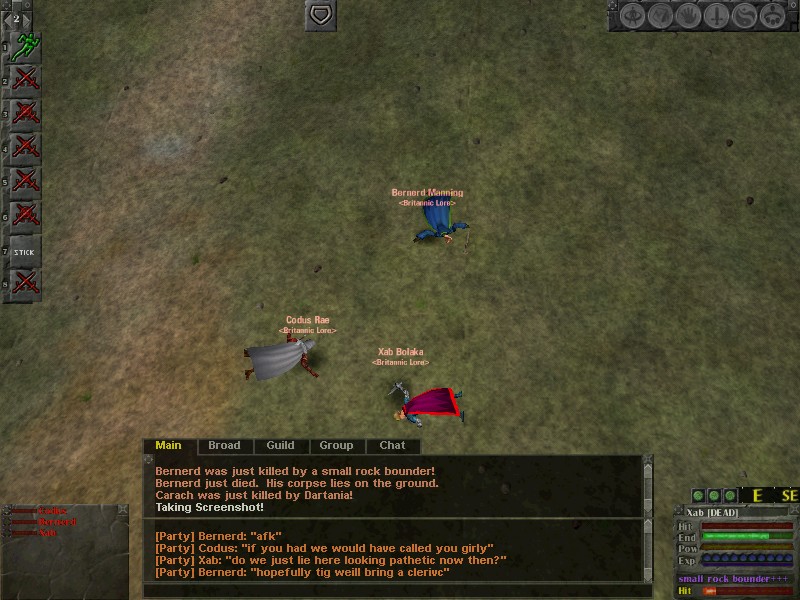Activate the green sprint hotbar slot
This screenshot has width=800, height=600.
pyautogui.click(x=24, y=47)
